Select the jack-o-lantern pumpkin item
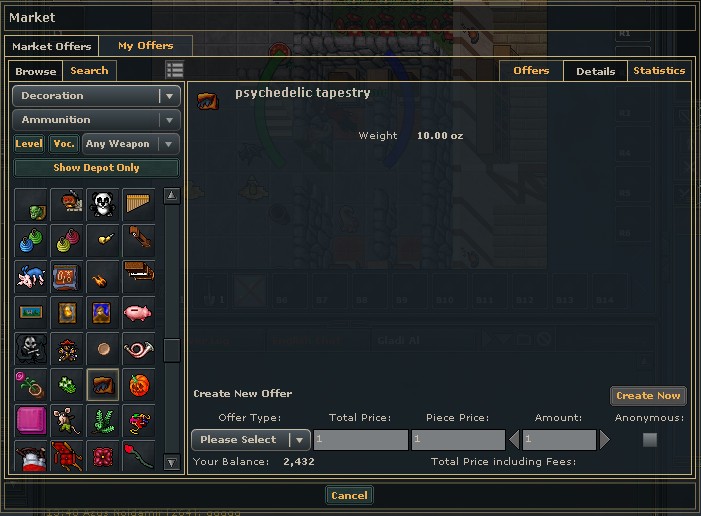 138,385
